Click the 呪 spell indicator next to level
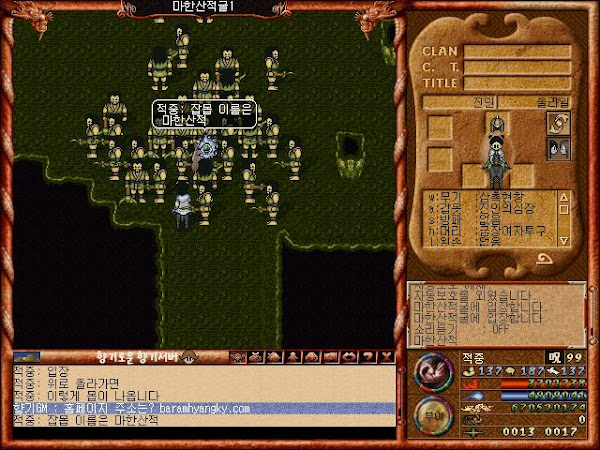Screen dimensions: 600x450 pos(554,357)
